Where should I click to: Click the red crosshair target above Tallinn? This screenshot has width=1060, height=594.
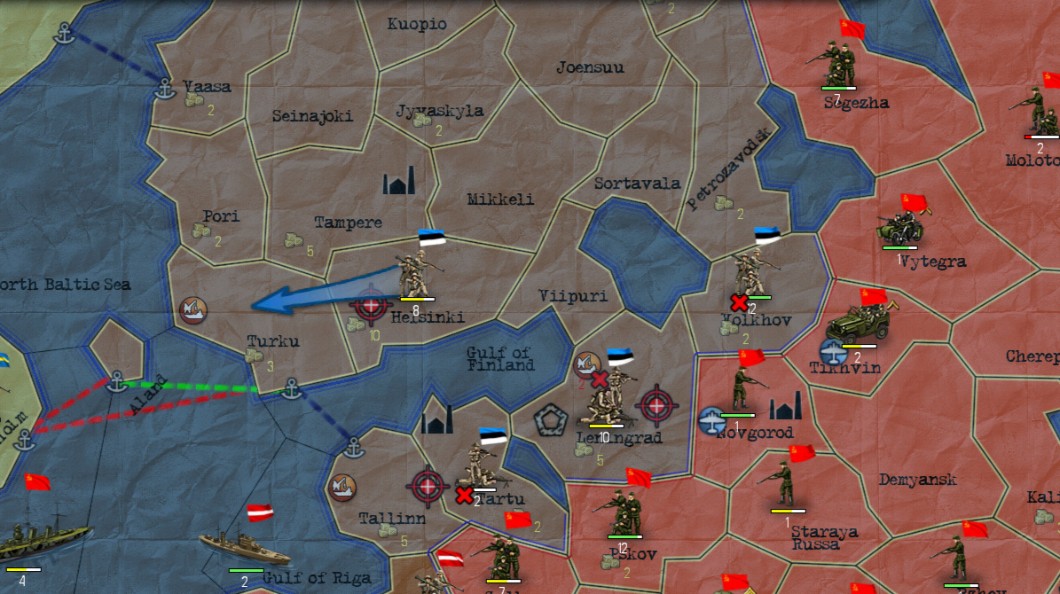point(428,486)
